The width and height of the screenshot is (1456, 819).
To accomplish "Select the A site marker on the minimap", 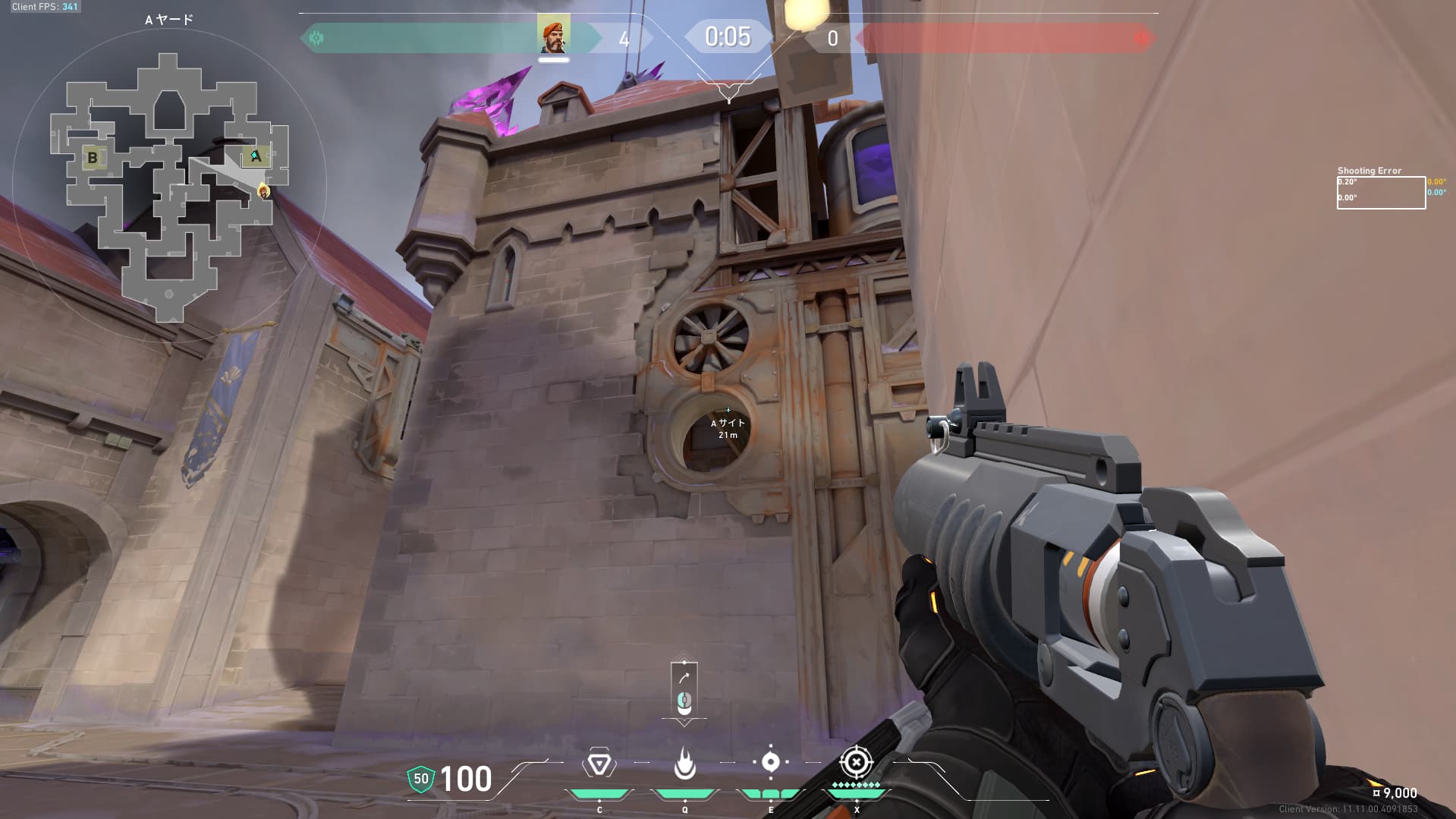I will point(256,156).
